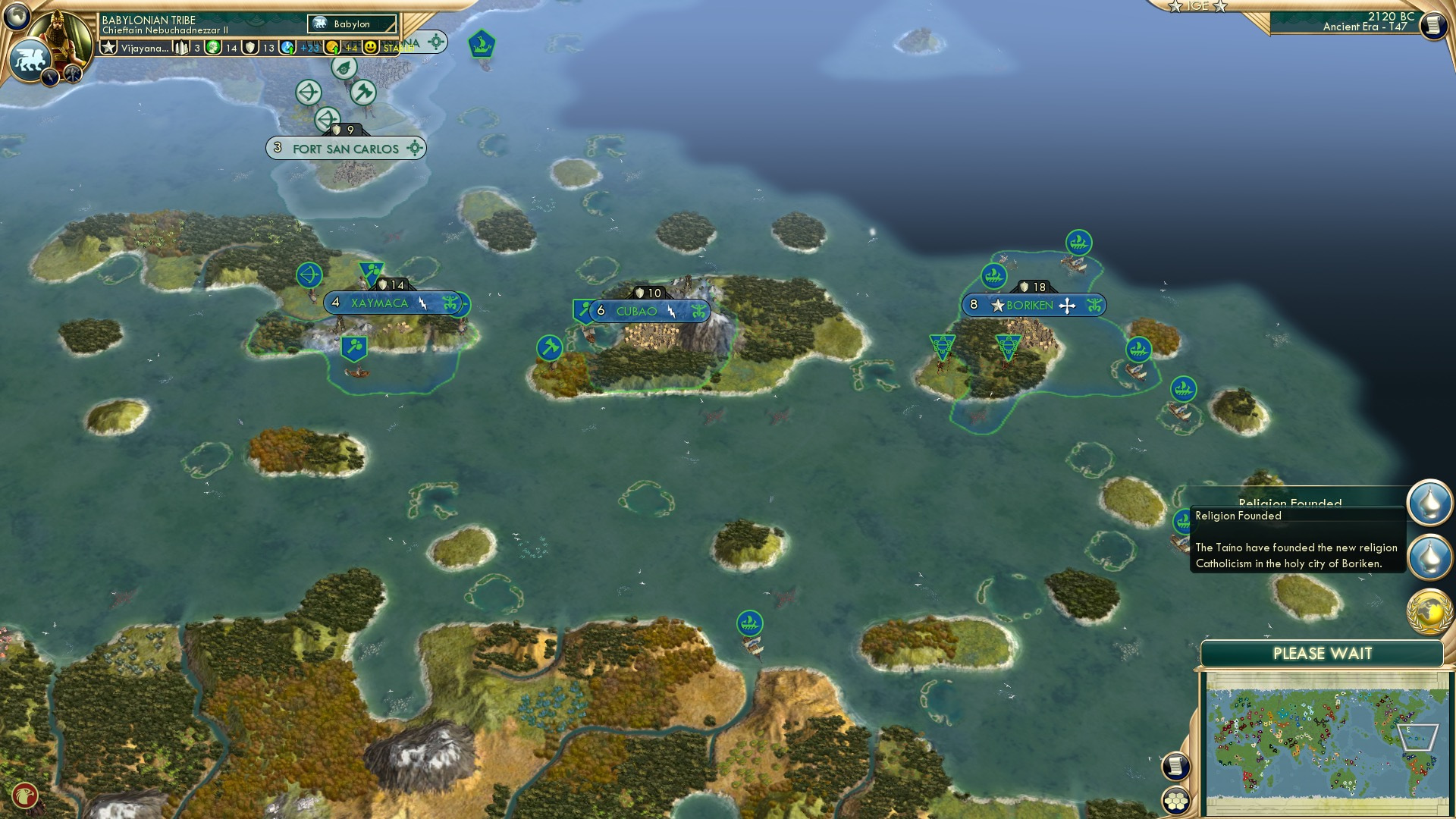Select the green settler triangle icon on Boriken island
This screenshot has width=1456, height=819.
[1009, 345]
